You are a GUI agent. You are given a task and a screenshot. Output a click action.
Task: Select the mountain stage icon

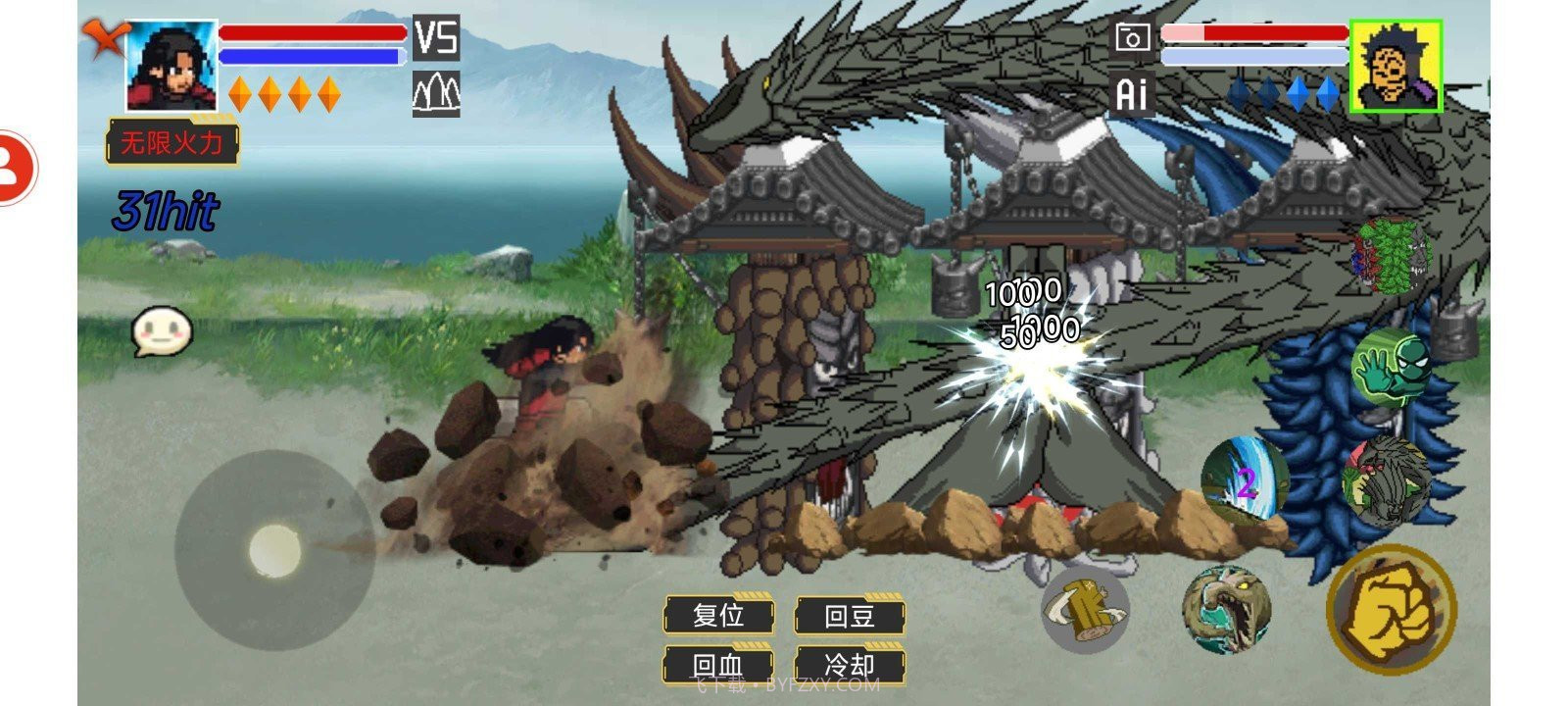click(436, 94)
